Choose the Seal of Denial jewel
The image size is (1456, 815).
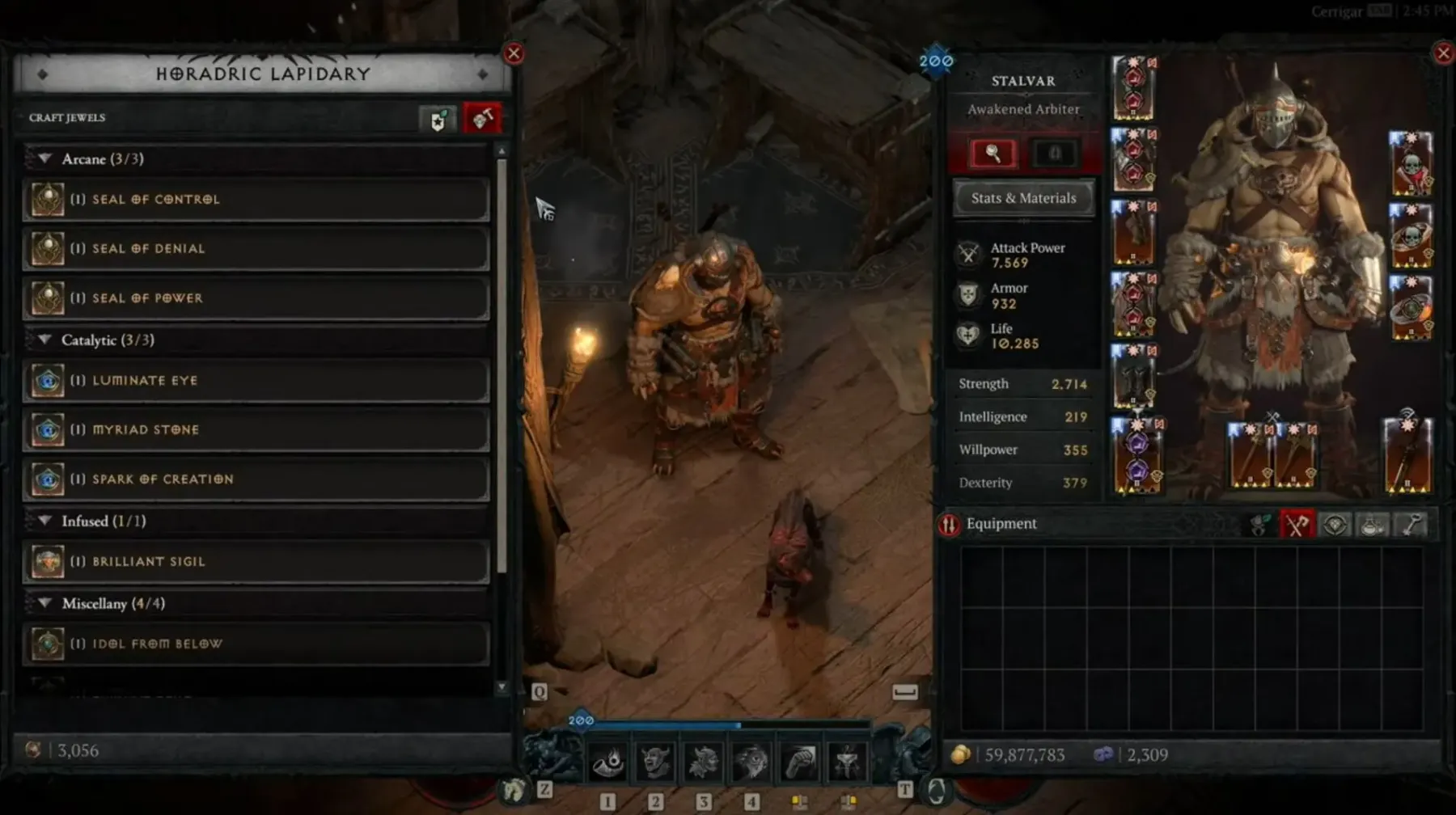[256, 249]
